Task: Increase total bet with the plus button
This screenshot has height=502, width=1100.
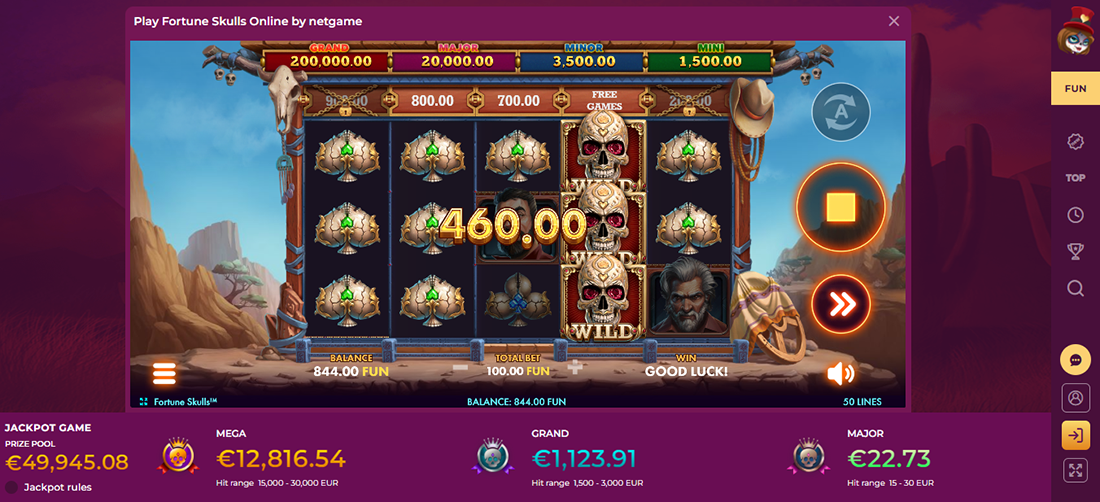Action: tap(575, 367)
